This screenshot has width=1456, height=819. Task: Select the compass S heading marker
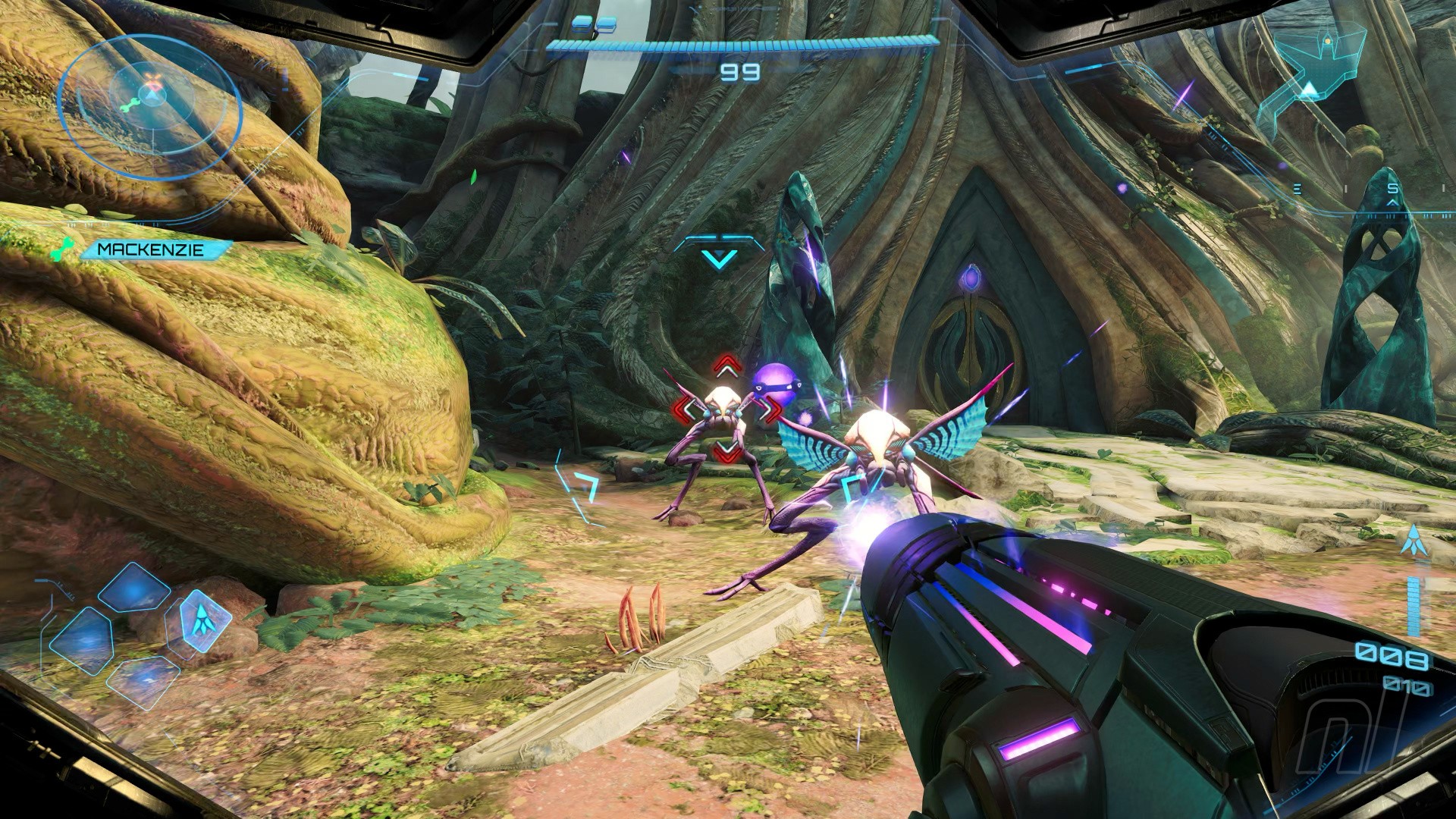(x=1392, y=190)
